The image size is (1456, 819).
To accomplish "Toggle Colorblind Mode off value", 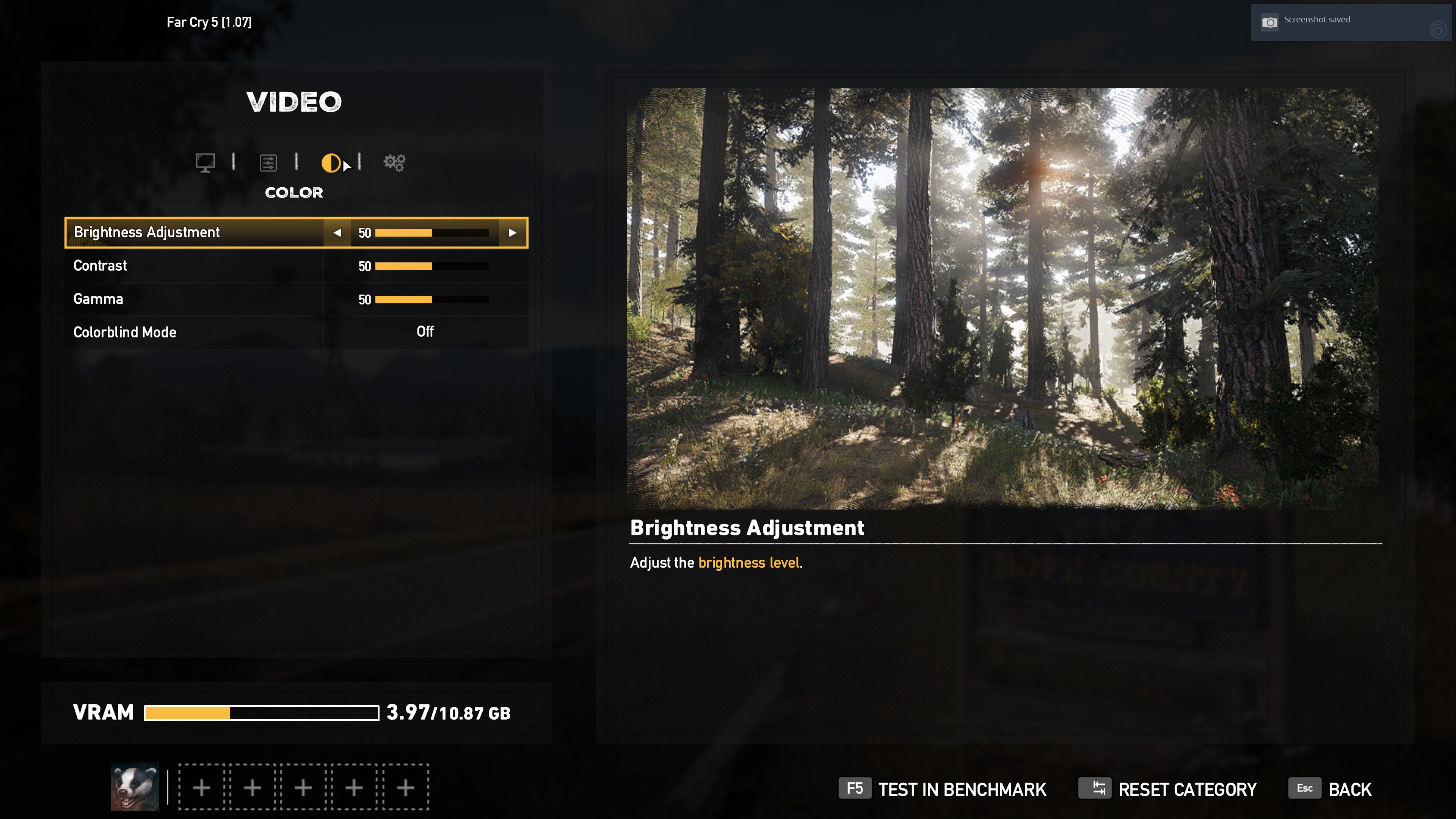I will click(x=425, y=332).
